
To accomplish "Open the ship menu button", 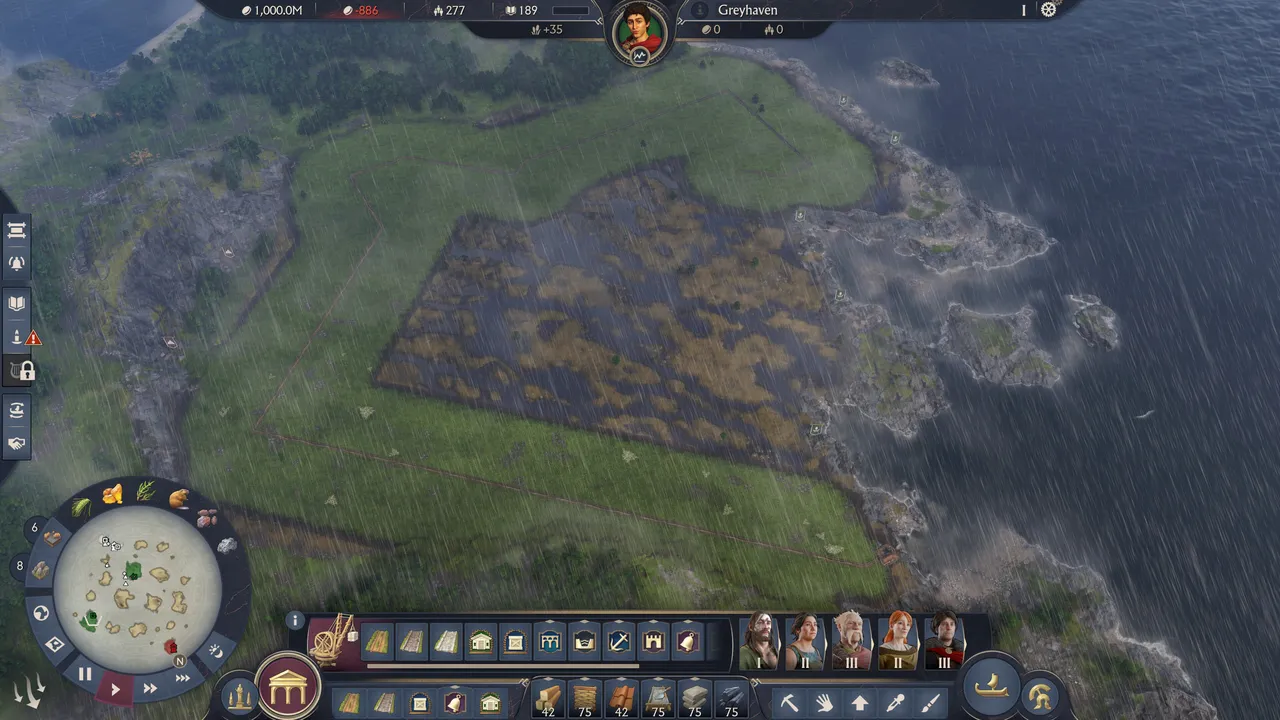I will pos(990,686).
